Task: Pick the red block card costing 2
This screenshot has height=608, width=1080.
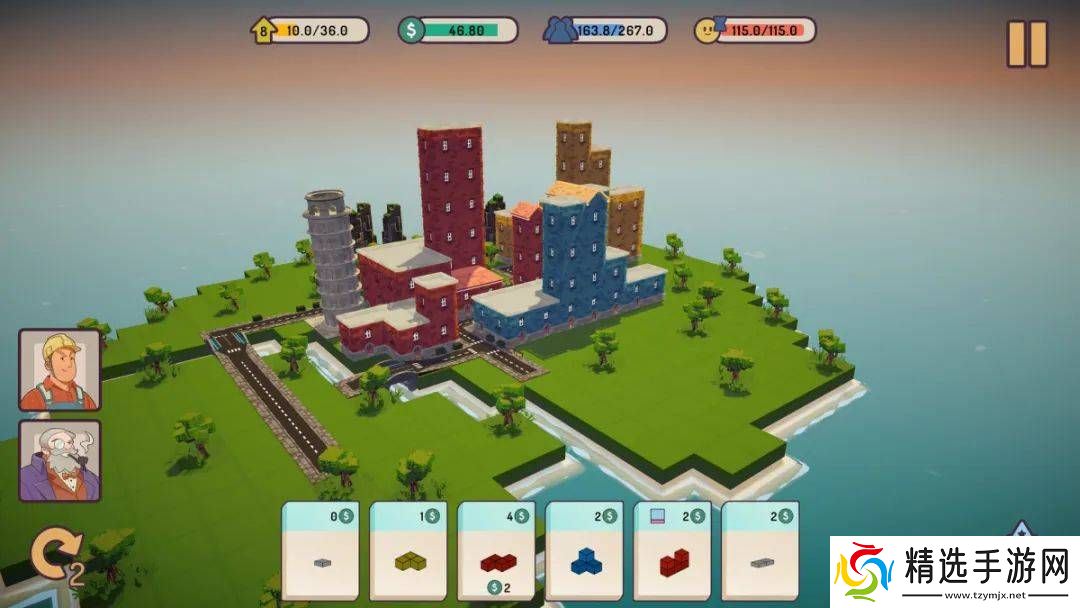Action: (672, 550)
